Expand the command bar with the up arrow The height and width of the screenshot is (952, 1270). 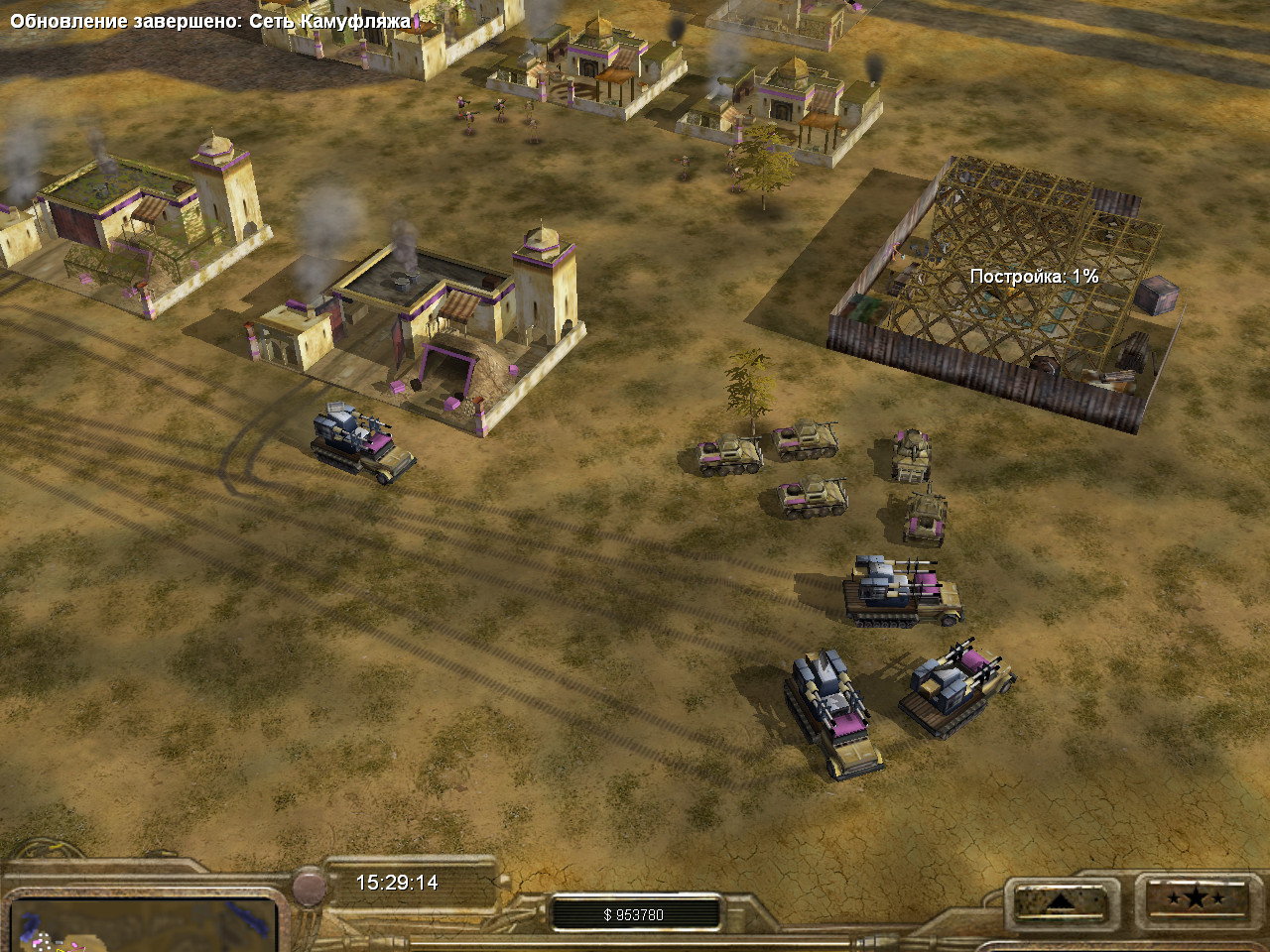[x=1060, y=901]
